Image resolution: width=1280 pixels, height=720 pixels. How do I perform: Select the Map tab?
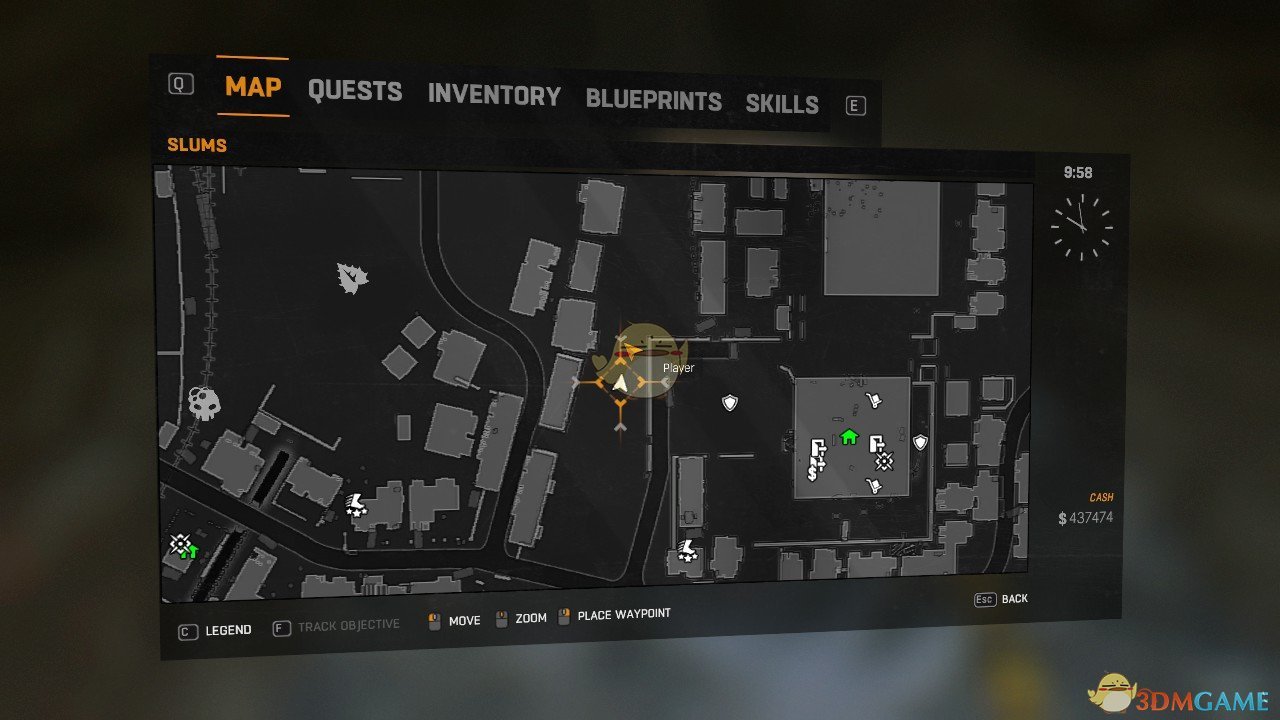click(x=253, y=86)
